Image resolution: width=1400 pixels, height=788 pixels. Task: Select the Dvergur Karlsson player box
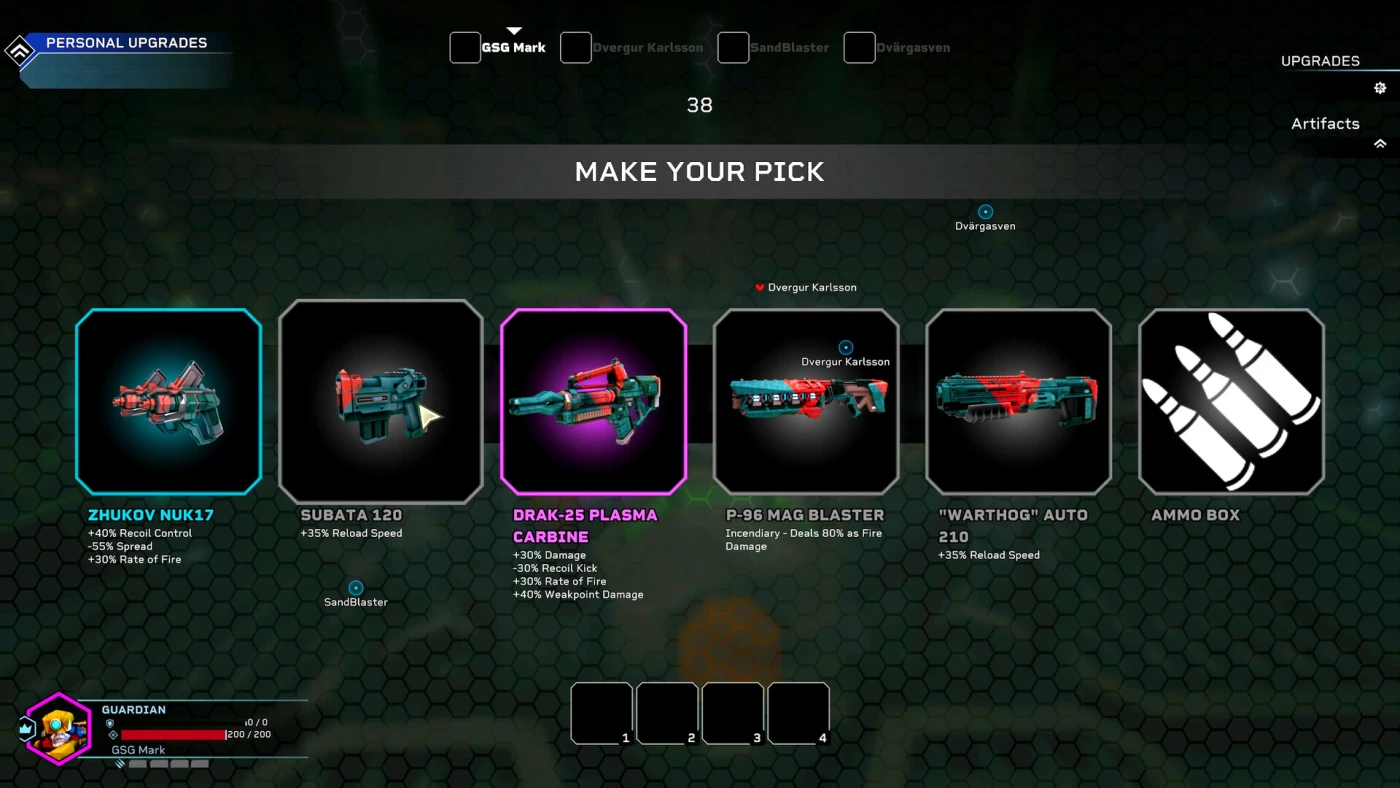pos(576,48)
